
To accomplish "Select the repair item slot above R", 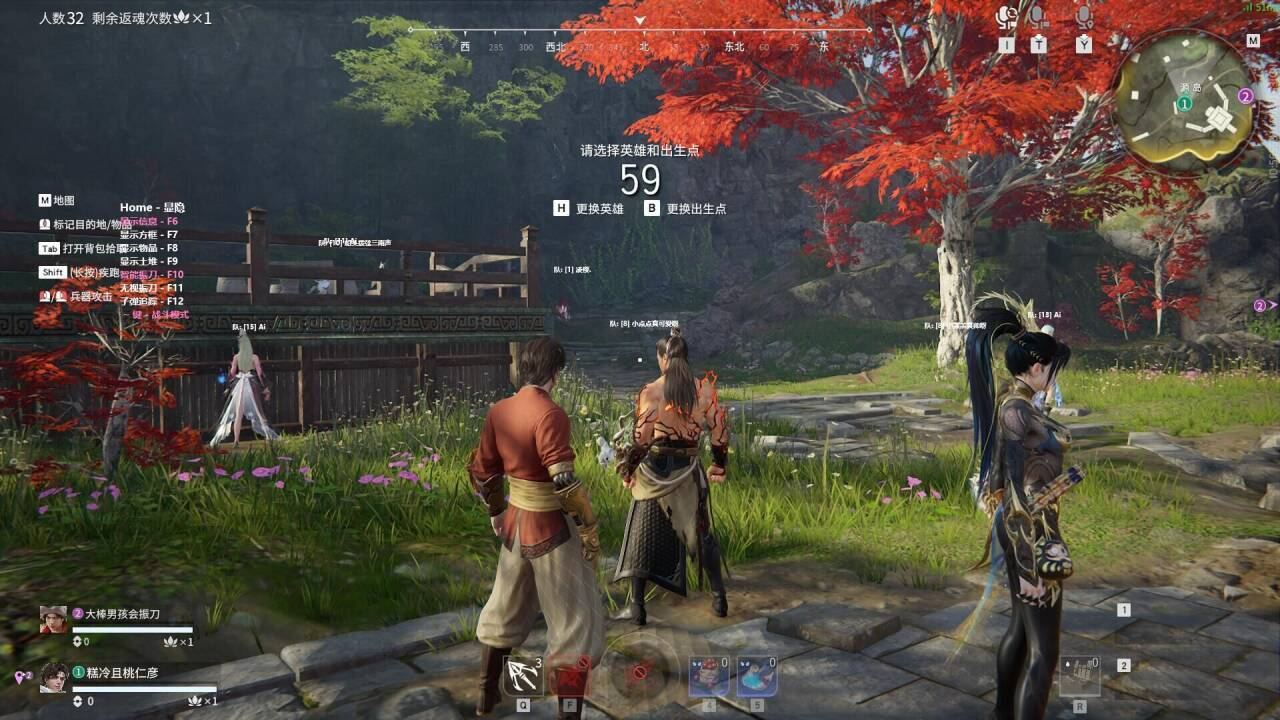I will click(1080, 676).
